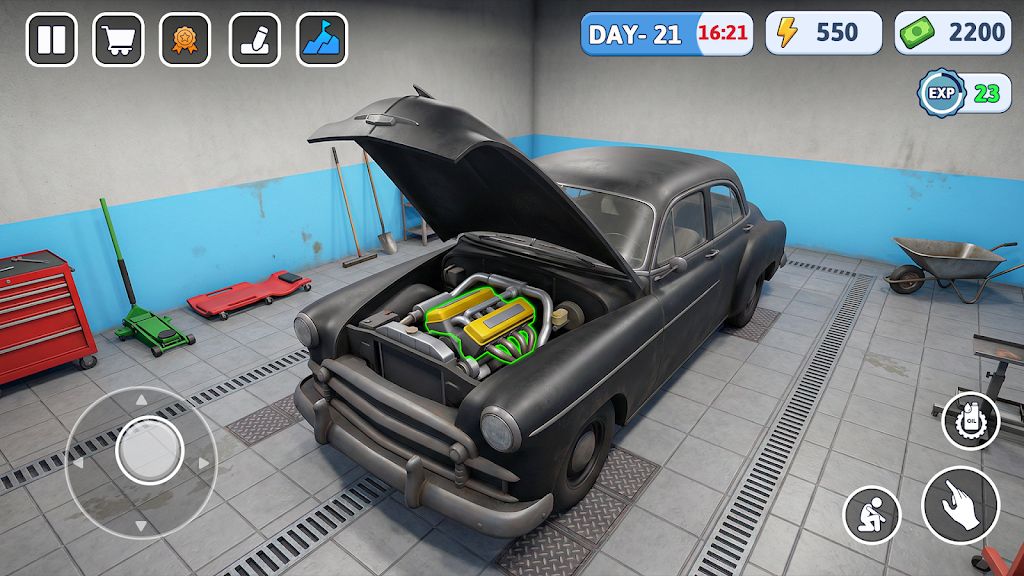Tap the oil can action button
1024x576 pixels.
970,420
